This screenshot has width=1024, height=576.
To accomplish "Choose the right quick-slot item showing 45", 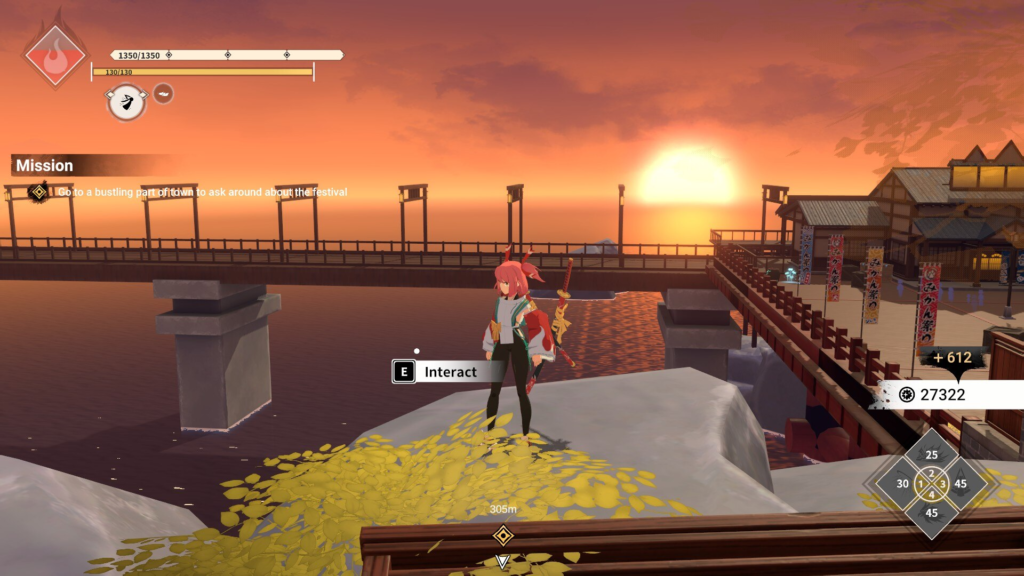I will (x=961, y=484).
